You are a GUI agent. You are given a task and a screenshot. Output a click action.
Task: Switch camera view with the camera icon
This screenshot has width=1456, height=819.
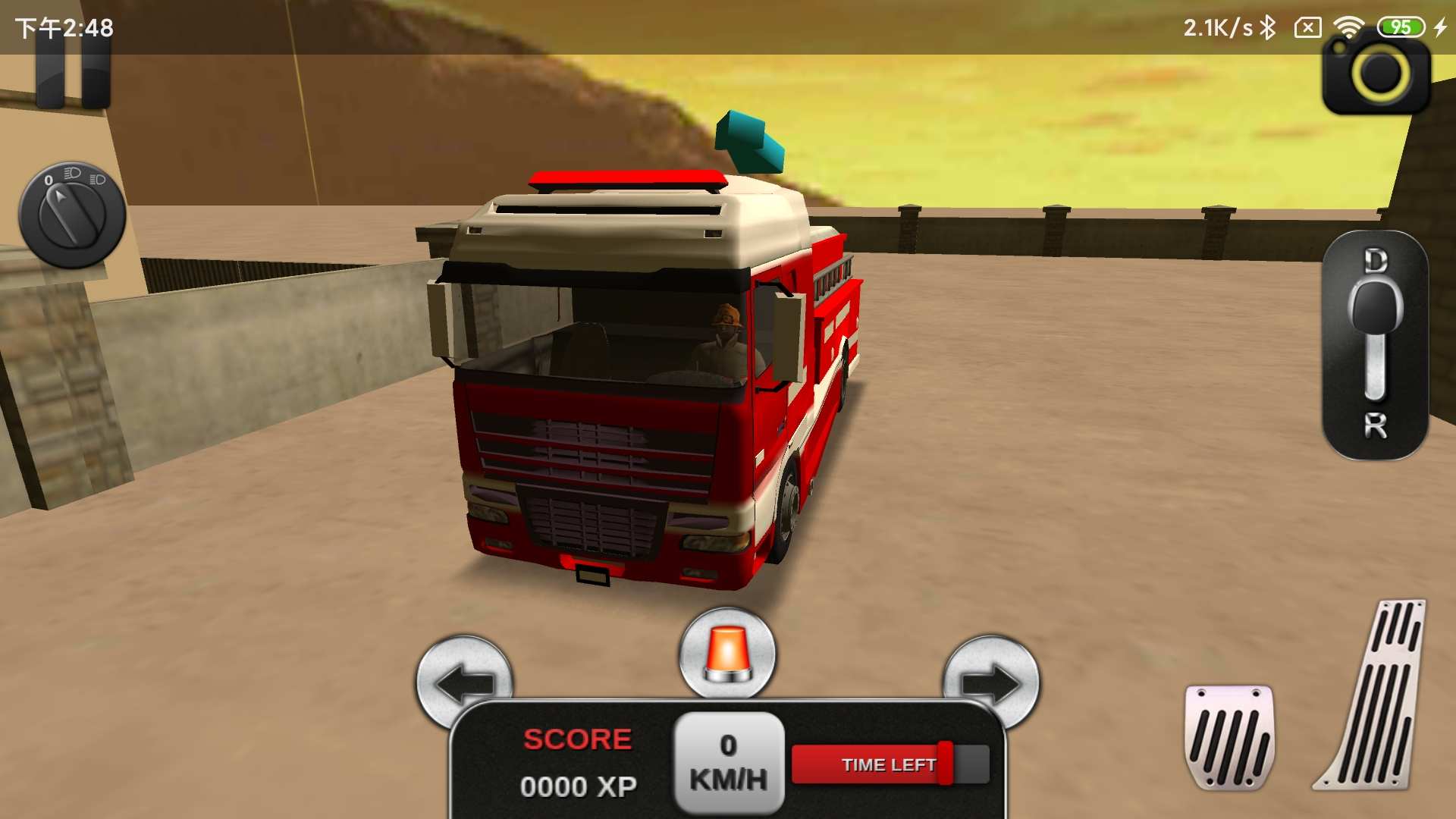[1376, 76]
